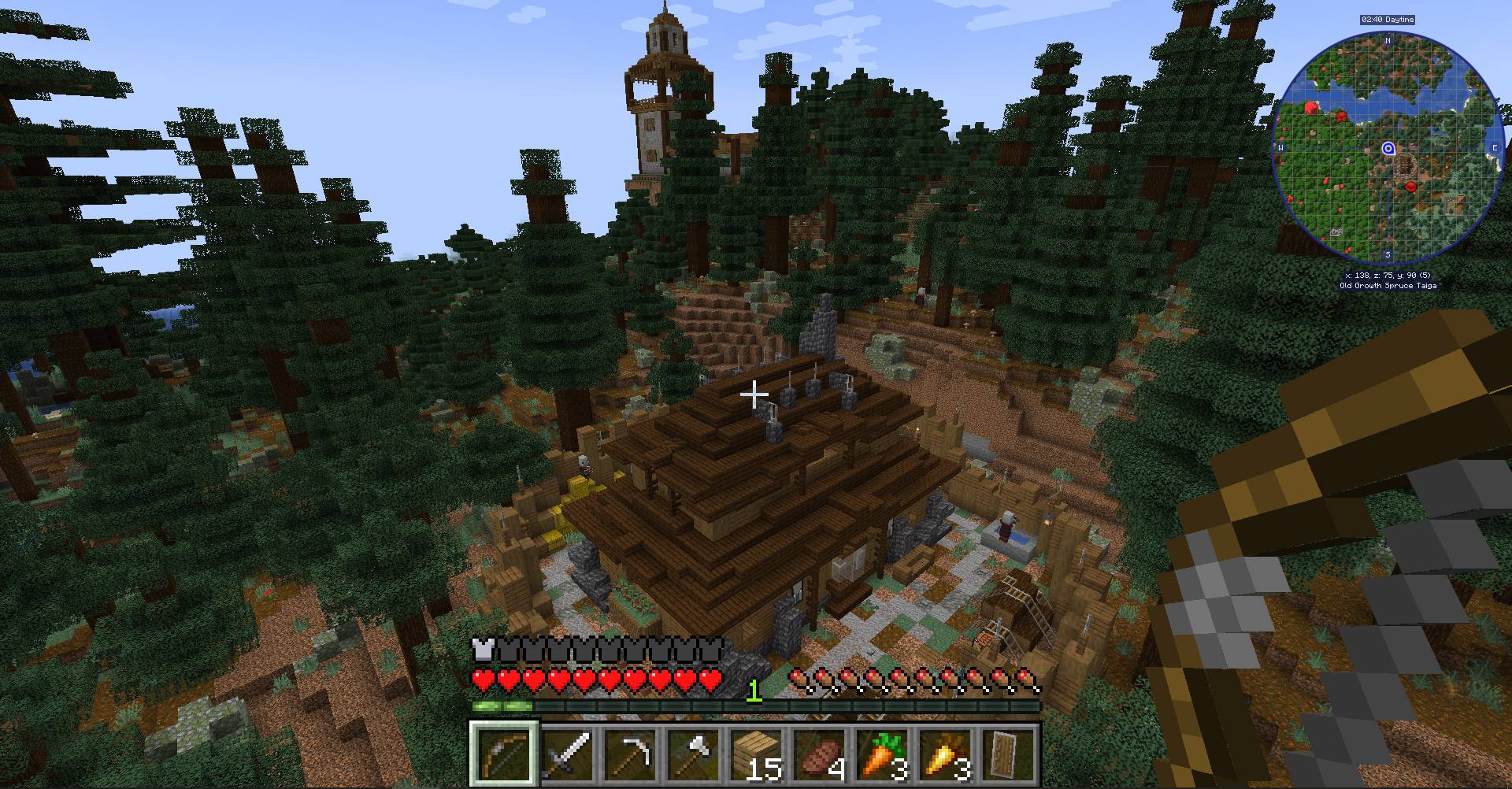Click the crosshair at screen center

754,394
